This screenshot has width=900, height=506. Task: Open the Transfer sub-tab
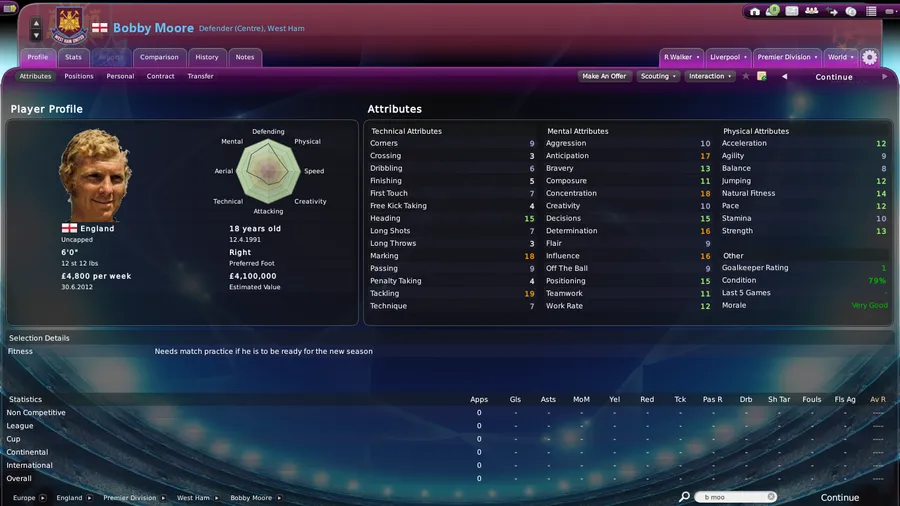(200, 76)
